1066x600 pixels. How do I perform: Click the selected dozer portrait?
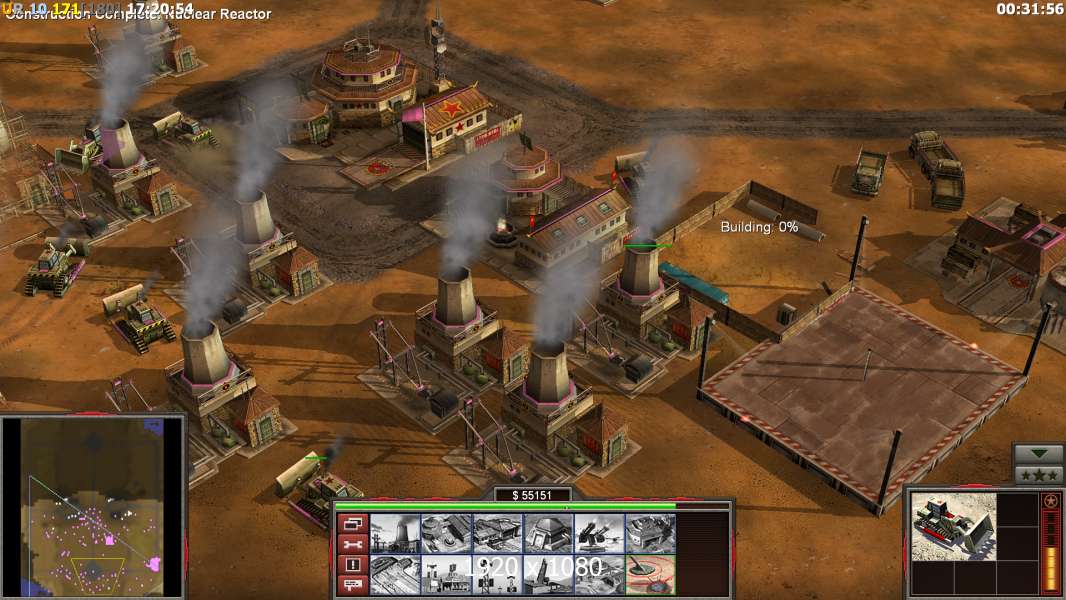[953, 526]
